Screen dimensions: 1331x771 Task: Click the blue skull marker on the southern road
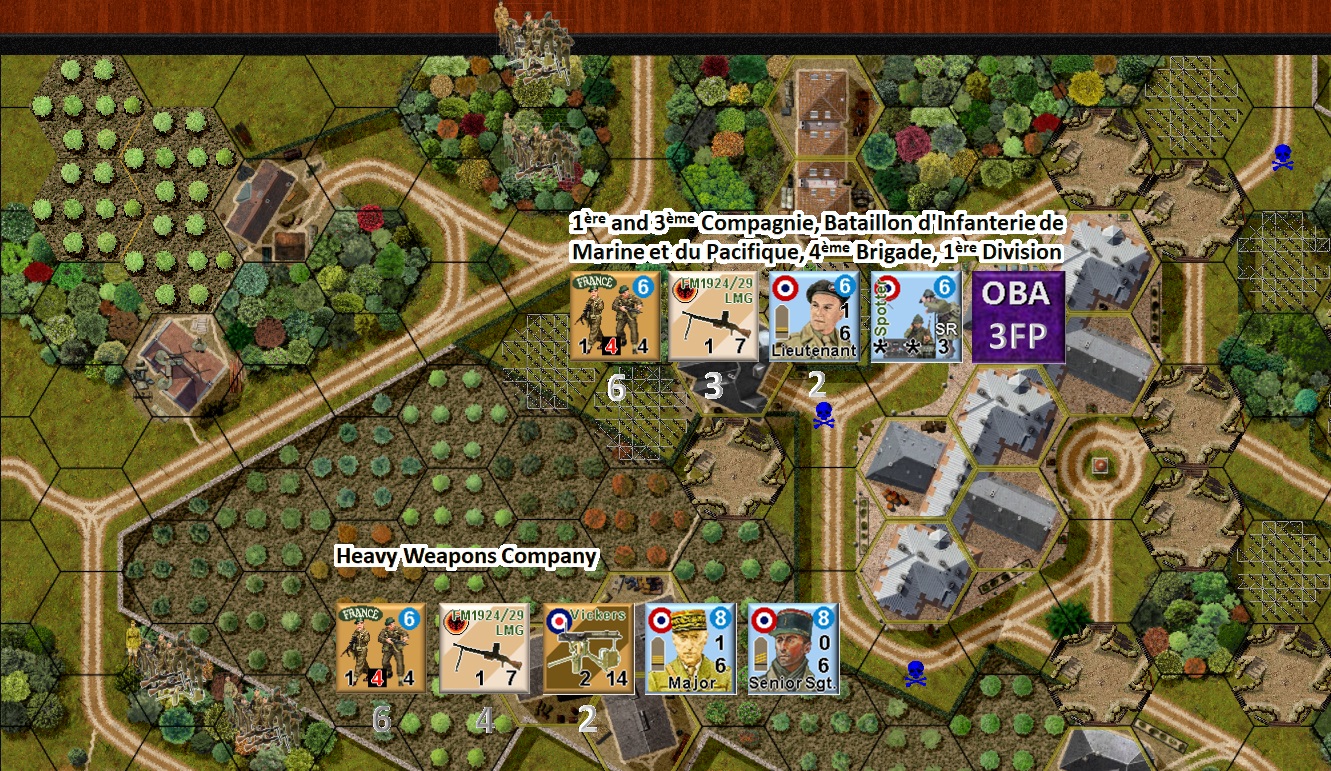point(915,672)
